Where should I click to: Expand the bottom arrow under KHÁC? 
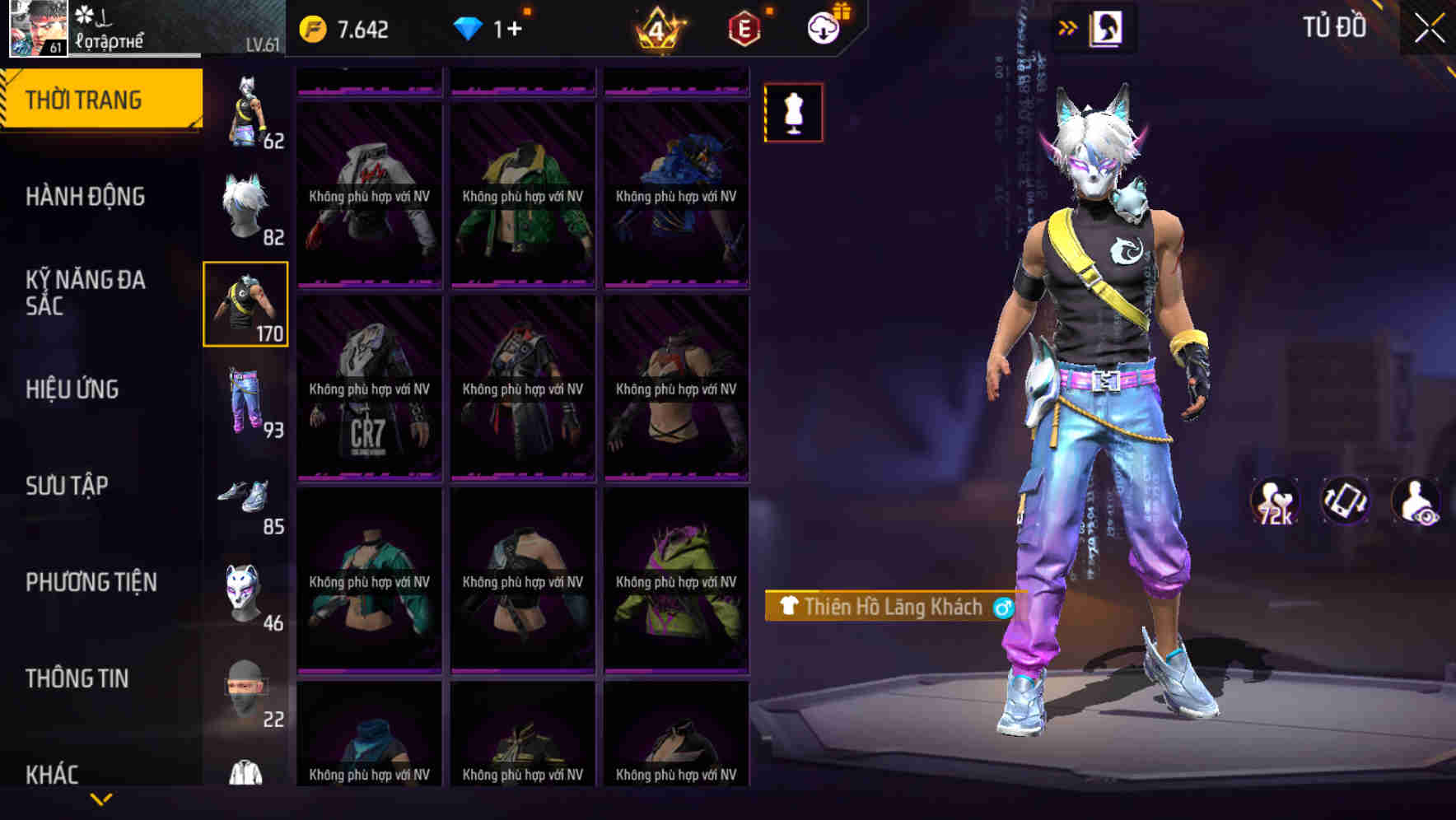coord(101,797)
